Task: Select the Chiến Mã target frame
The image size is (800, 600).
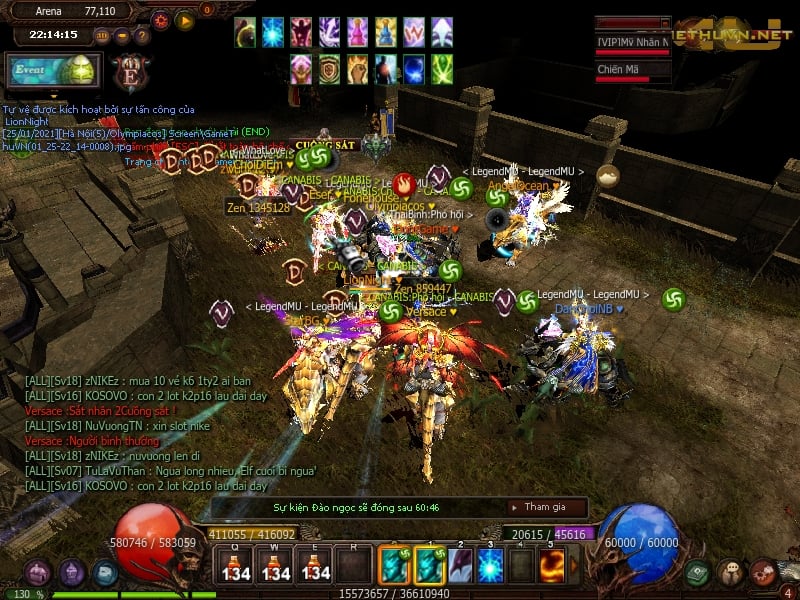Action: click(x=632, y=70)
